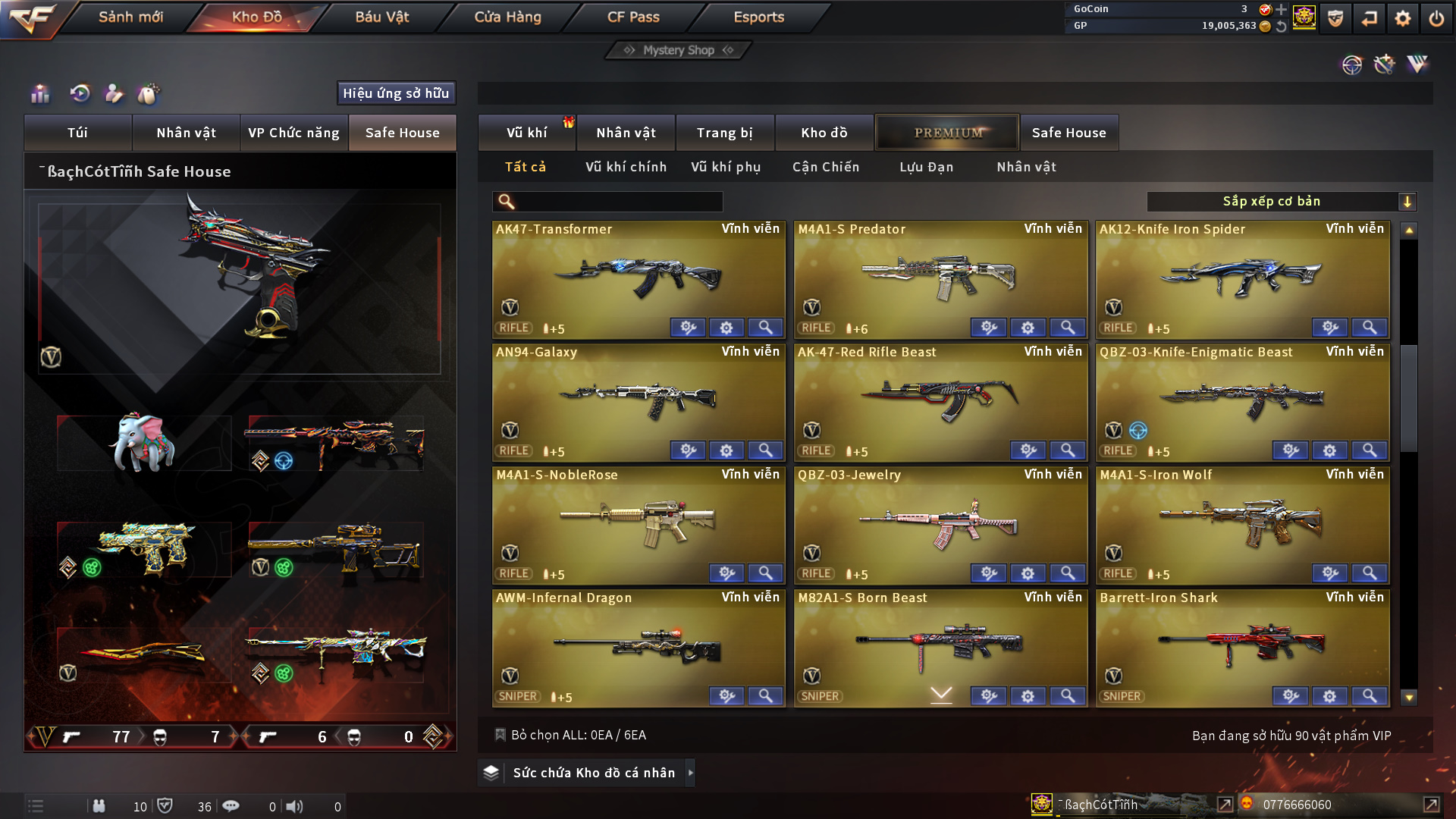
Task: Open the CF Pass menu
Action: [633, 17]
